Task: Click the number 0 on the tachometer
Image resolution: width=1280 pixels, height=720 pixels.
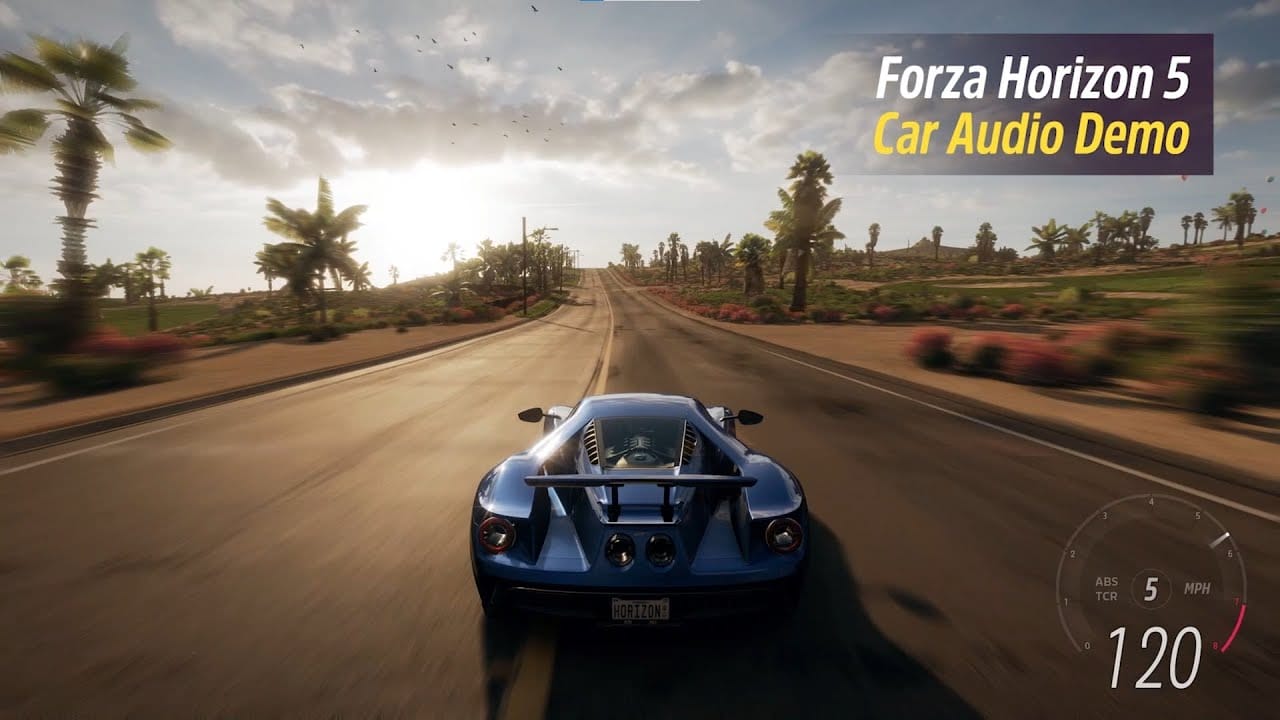Action: (x=1087, y=645)
